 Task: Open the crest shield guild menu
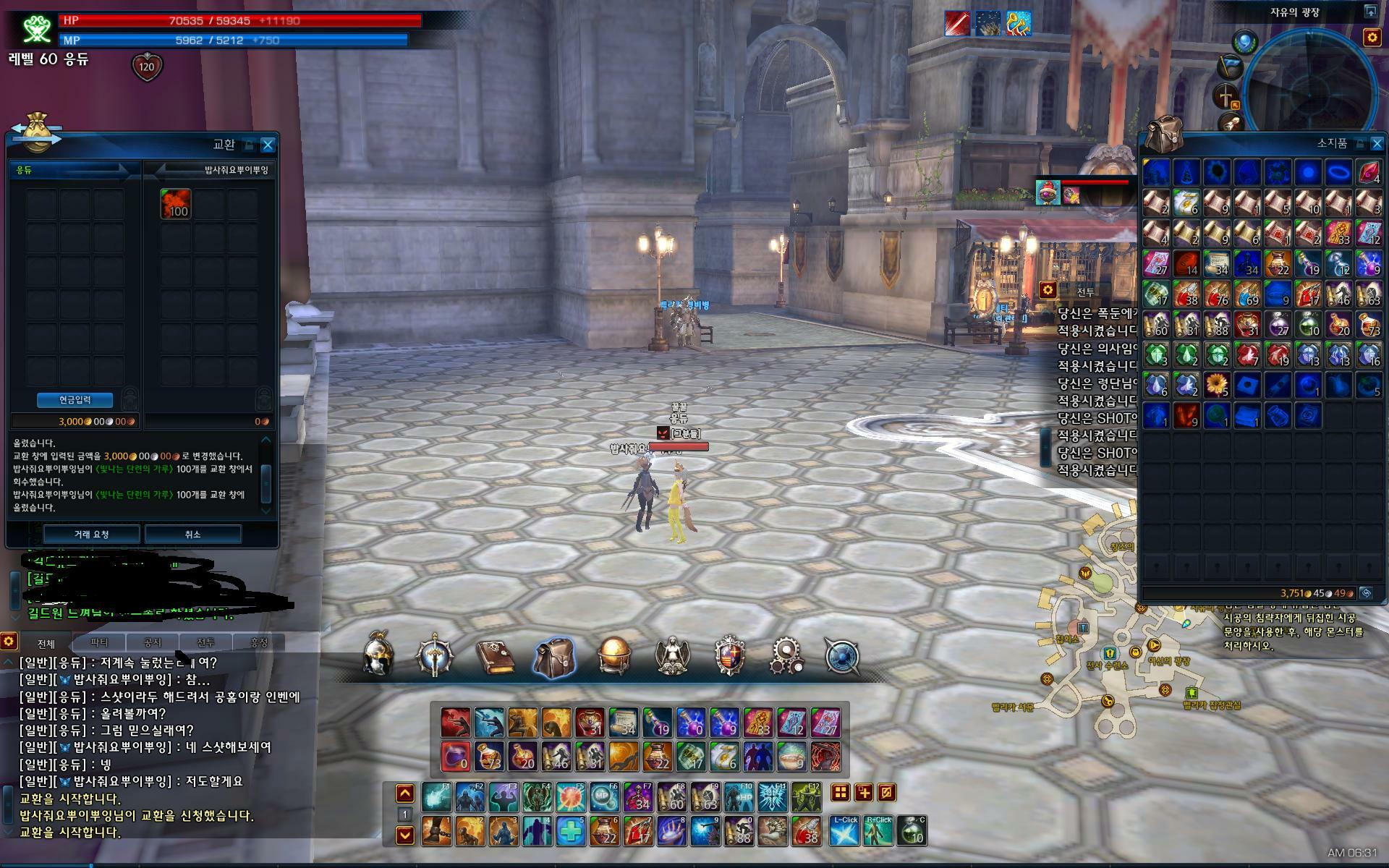tap(729, 656)
